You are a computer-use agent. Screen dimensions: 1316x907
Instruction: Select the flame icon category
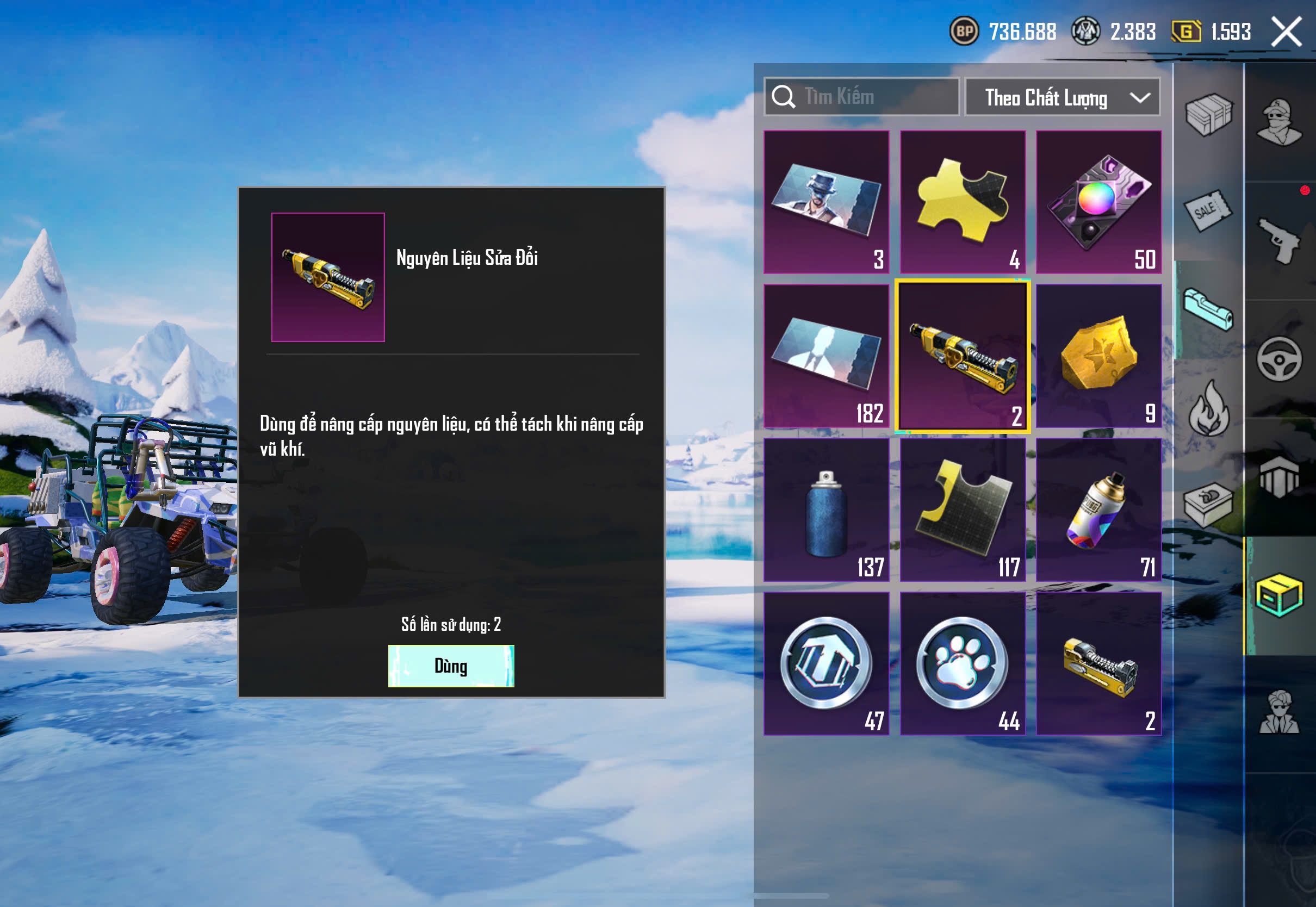pyautogui.click(x=1209, y=408)
